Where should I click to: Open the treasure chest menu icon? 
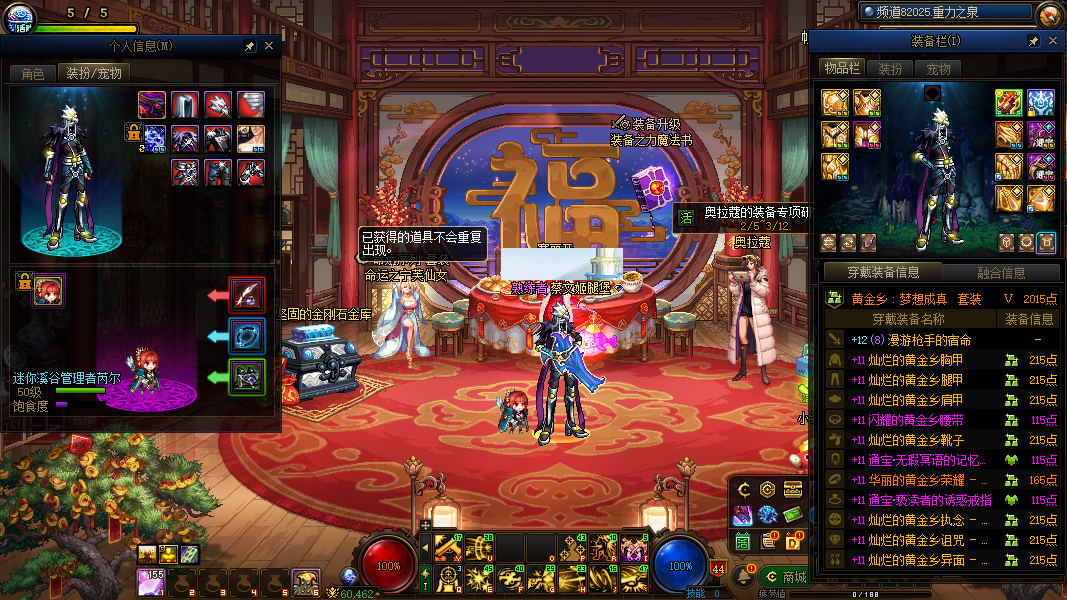coord(793,490)
